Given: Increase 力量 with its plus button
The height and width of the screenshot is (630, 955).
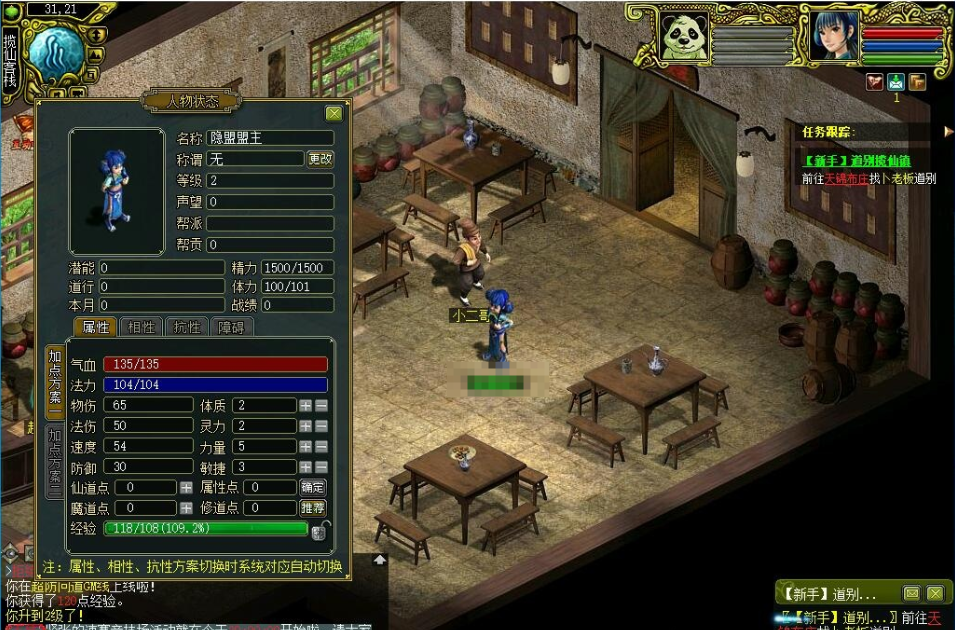Looking at the screenshot, I should coord(305,446).
